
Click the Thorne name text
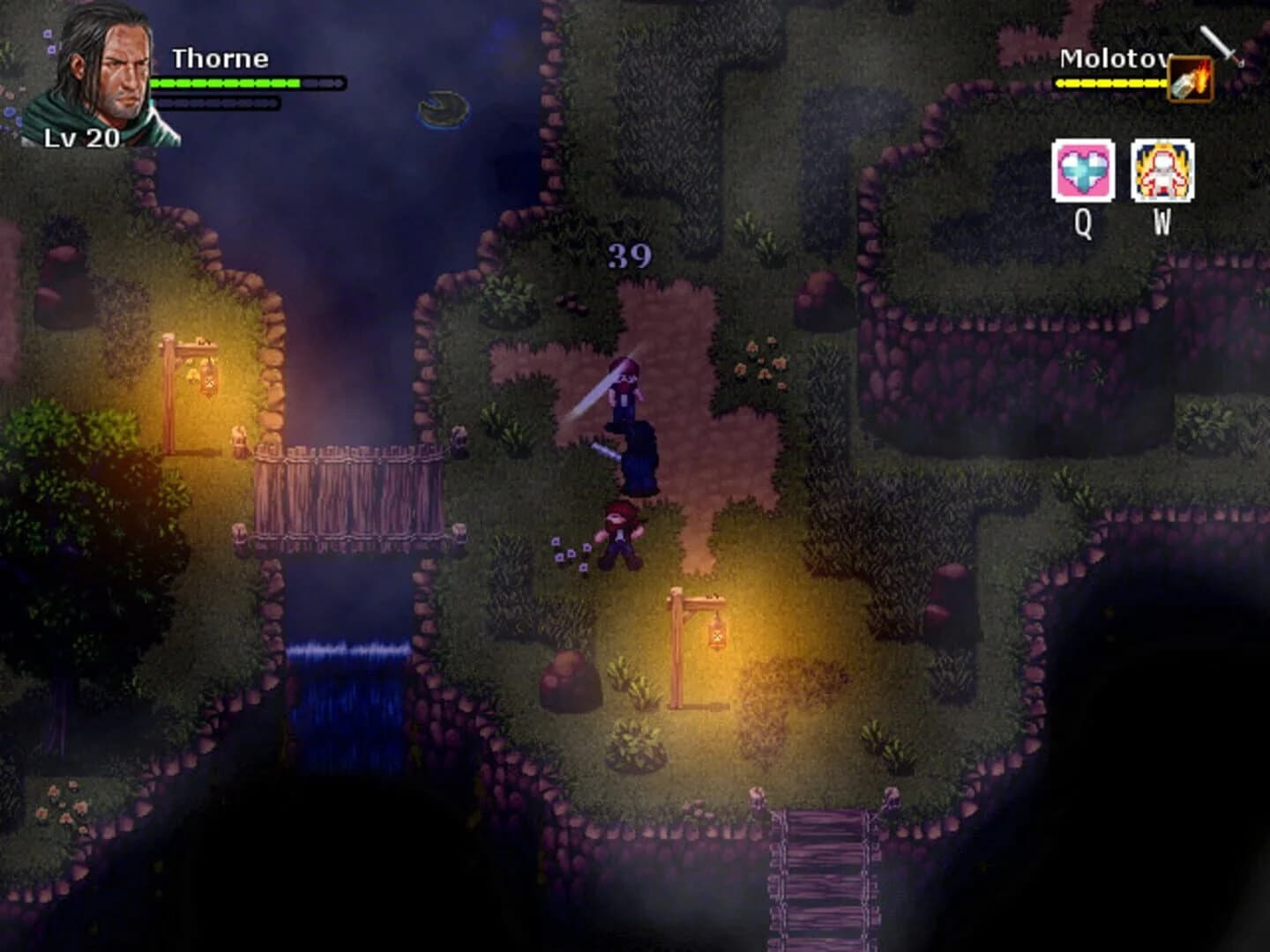pyautogui.click(x=220, y=57)
